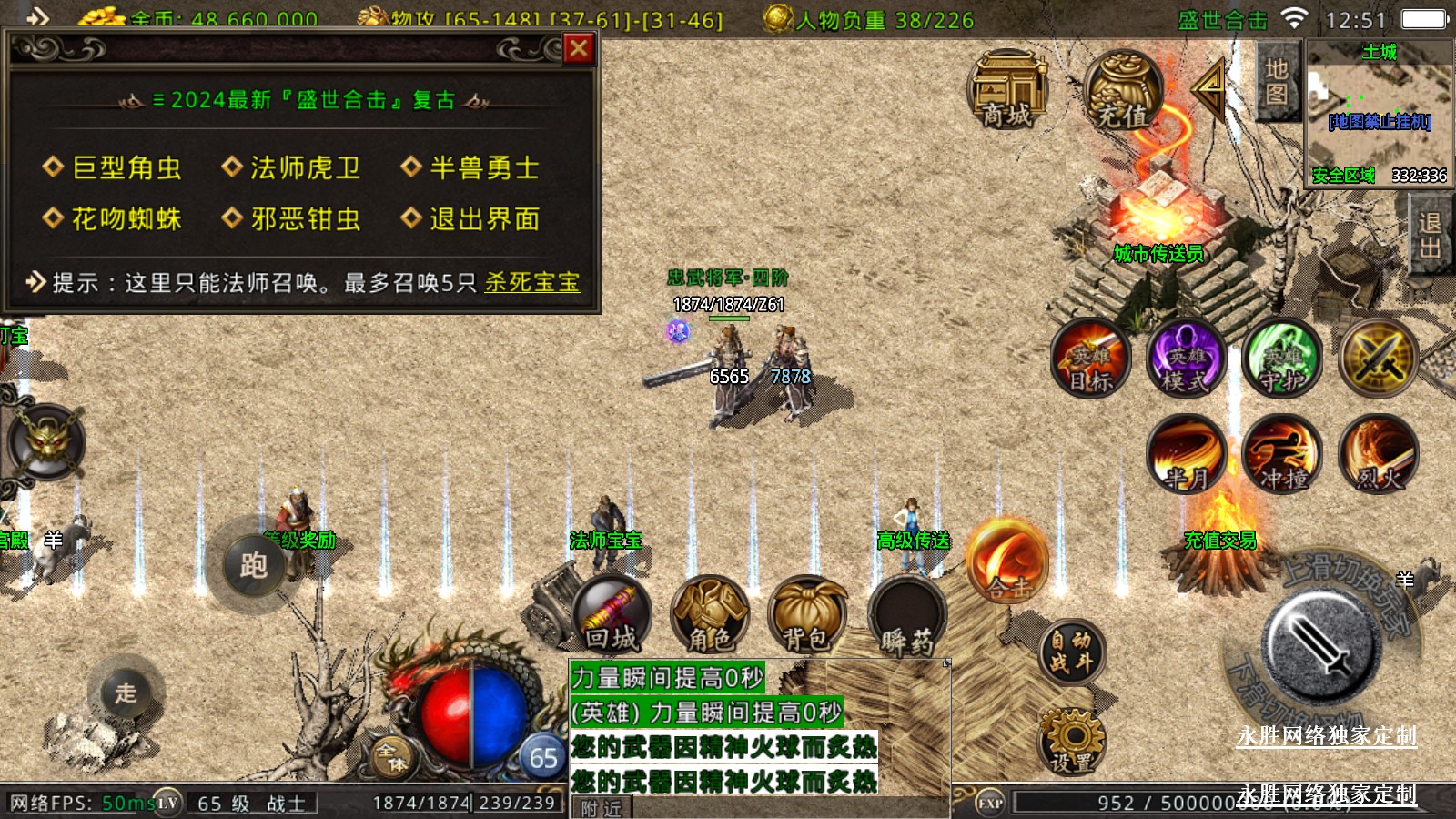Use the 冲撞 charge skill
This screenshot has width=1456, height=819.
tap(1282, 453)
